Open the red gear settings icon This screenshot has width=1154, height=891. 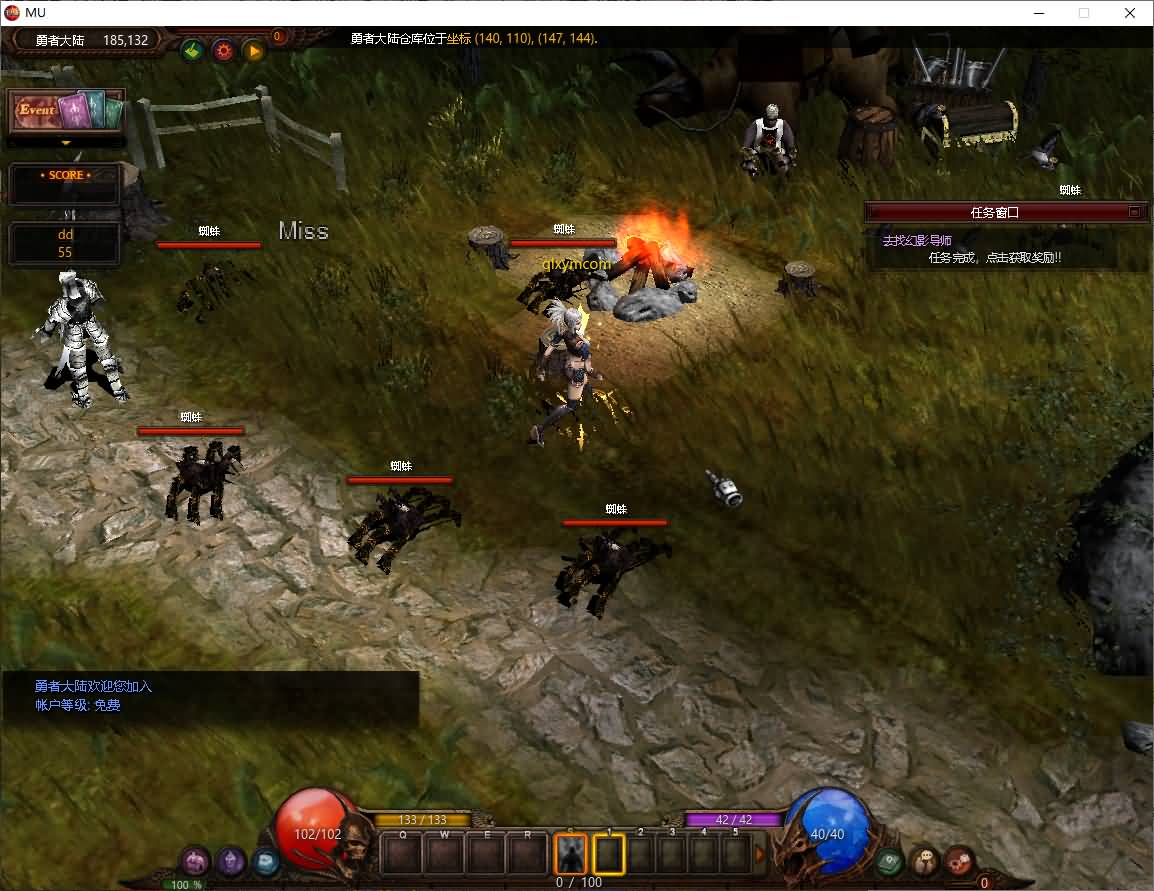coord(223,49)
